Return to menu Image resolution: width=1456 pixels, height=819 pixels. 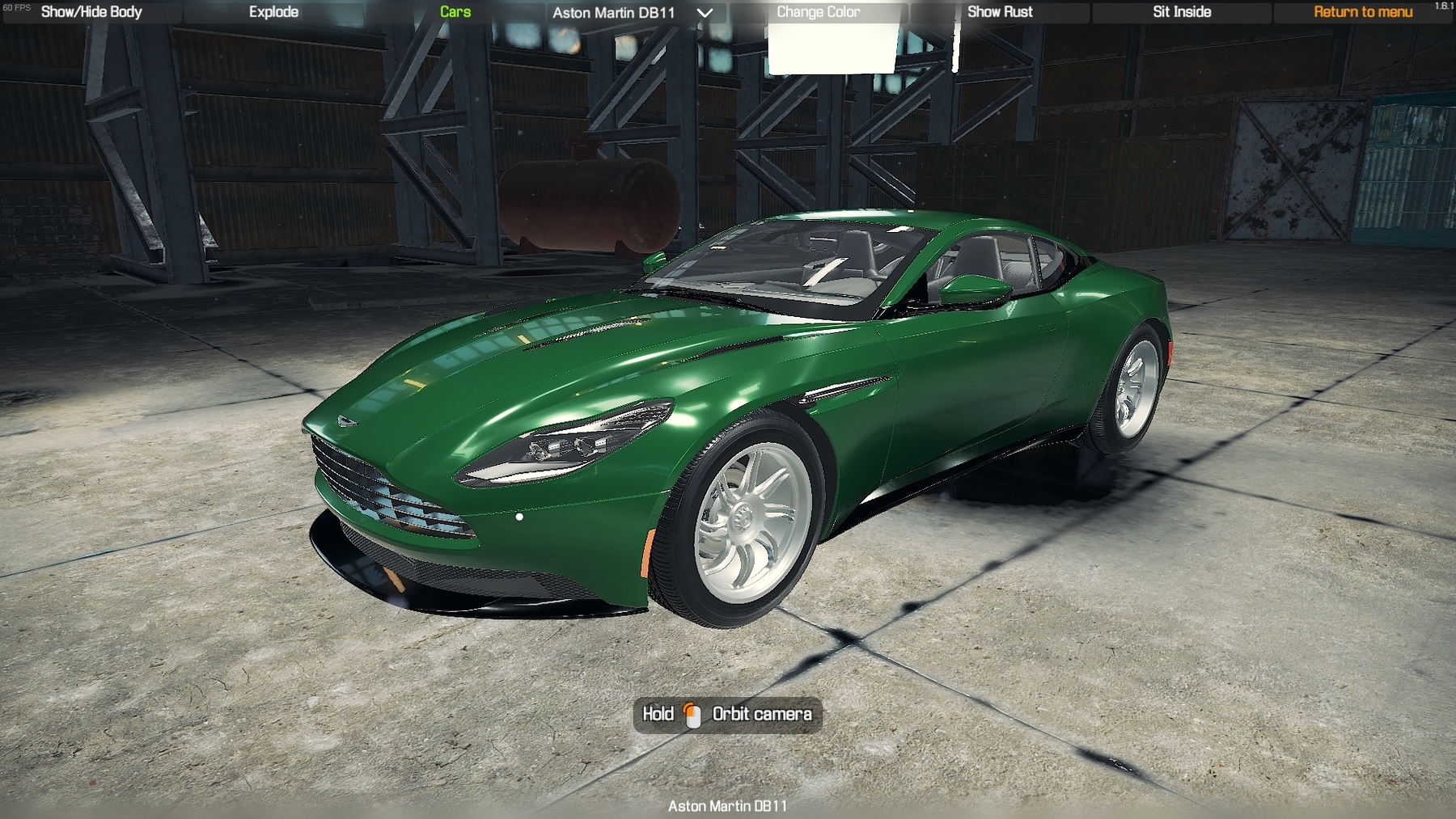tap(1363, 12)
